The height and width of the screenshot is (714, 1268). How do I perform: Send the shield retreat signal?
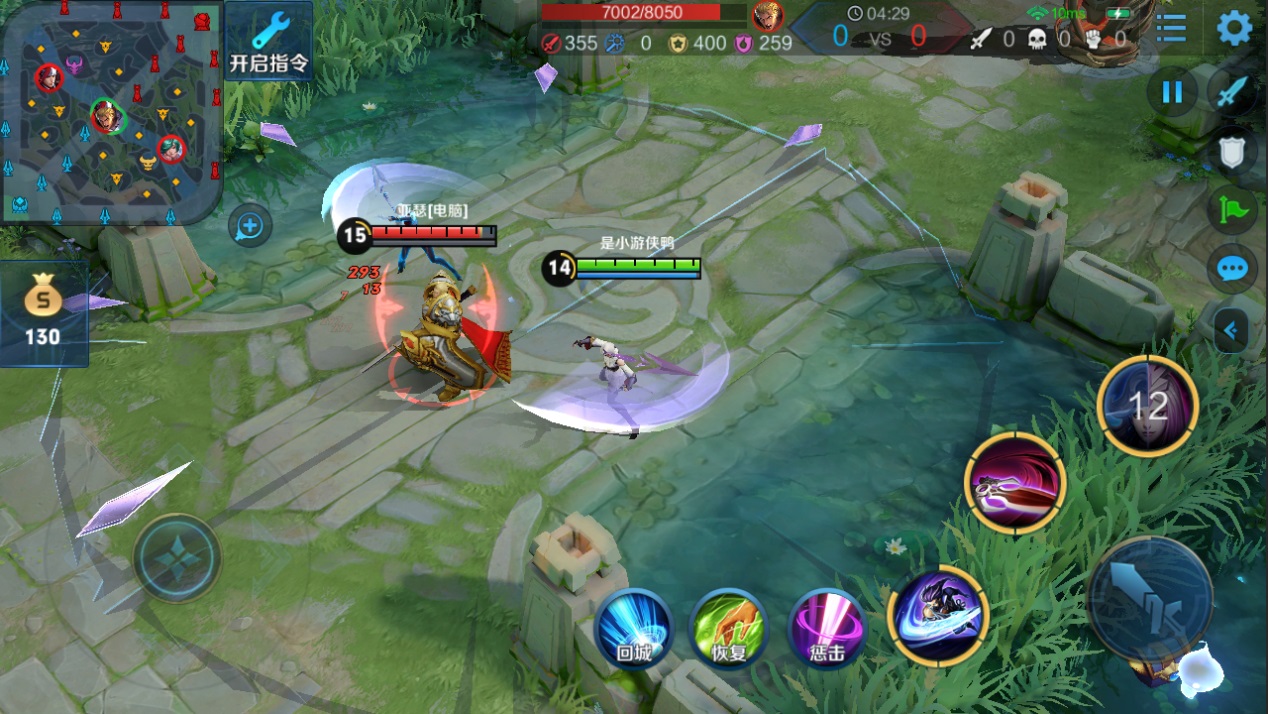click(1232, 152)
